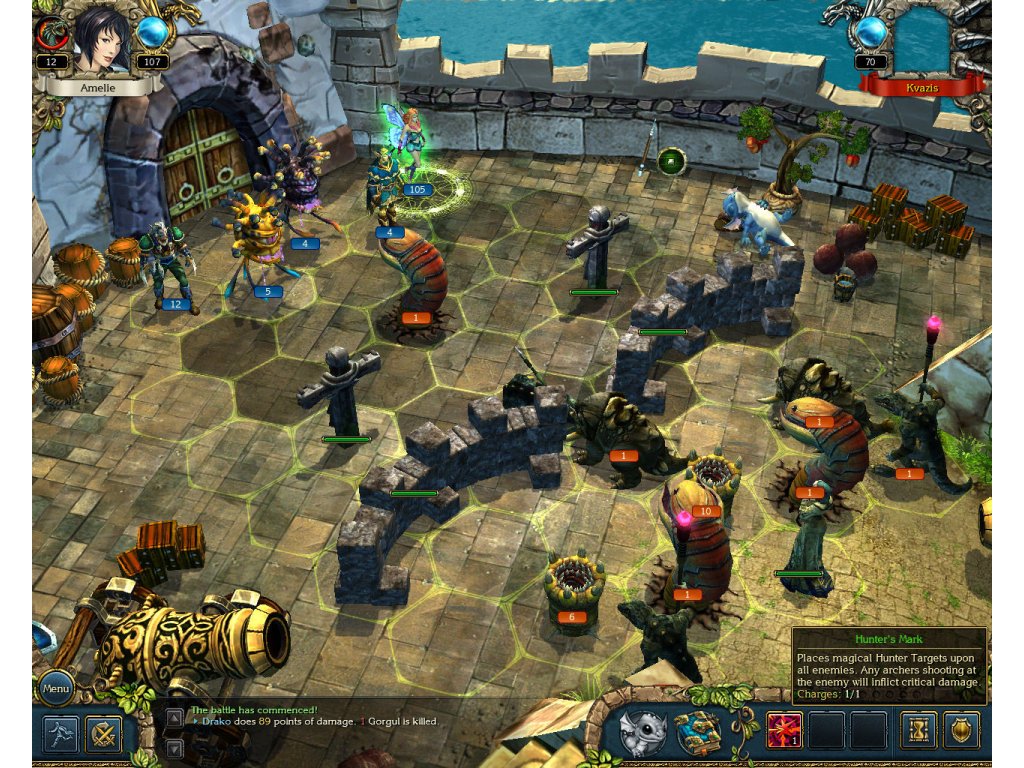Click Amelie's hero portrait
The height and width of the screenshot is (768, 1024).
coord(98,40)
